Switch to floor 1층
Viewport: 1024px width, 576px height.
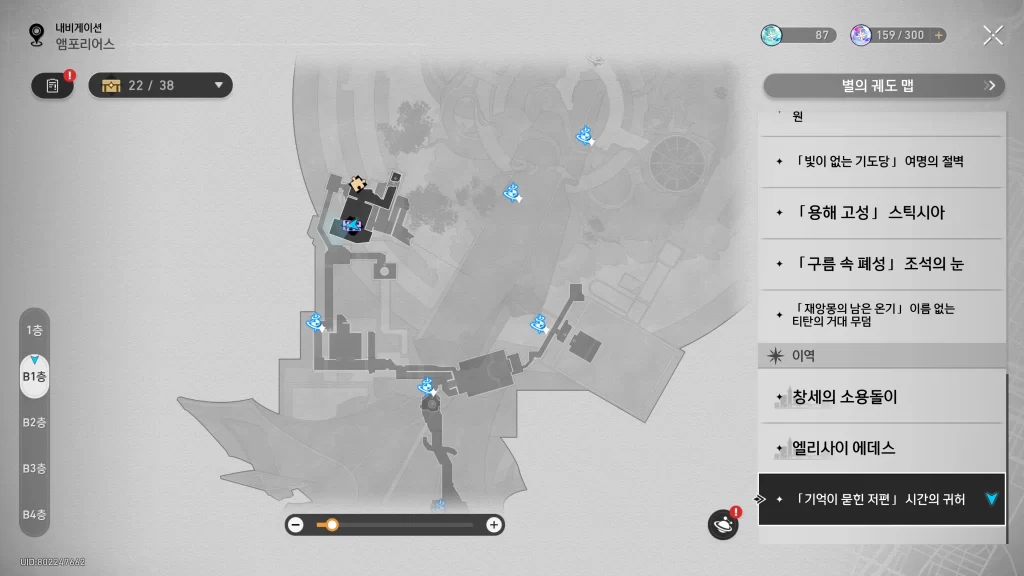coord(34,330)
